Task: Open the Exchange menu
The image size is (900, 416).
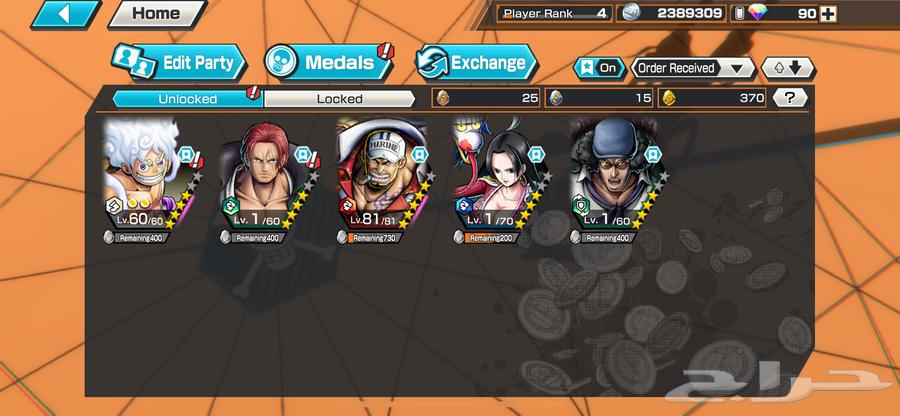Action: tap(475, 63)
